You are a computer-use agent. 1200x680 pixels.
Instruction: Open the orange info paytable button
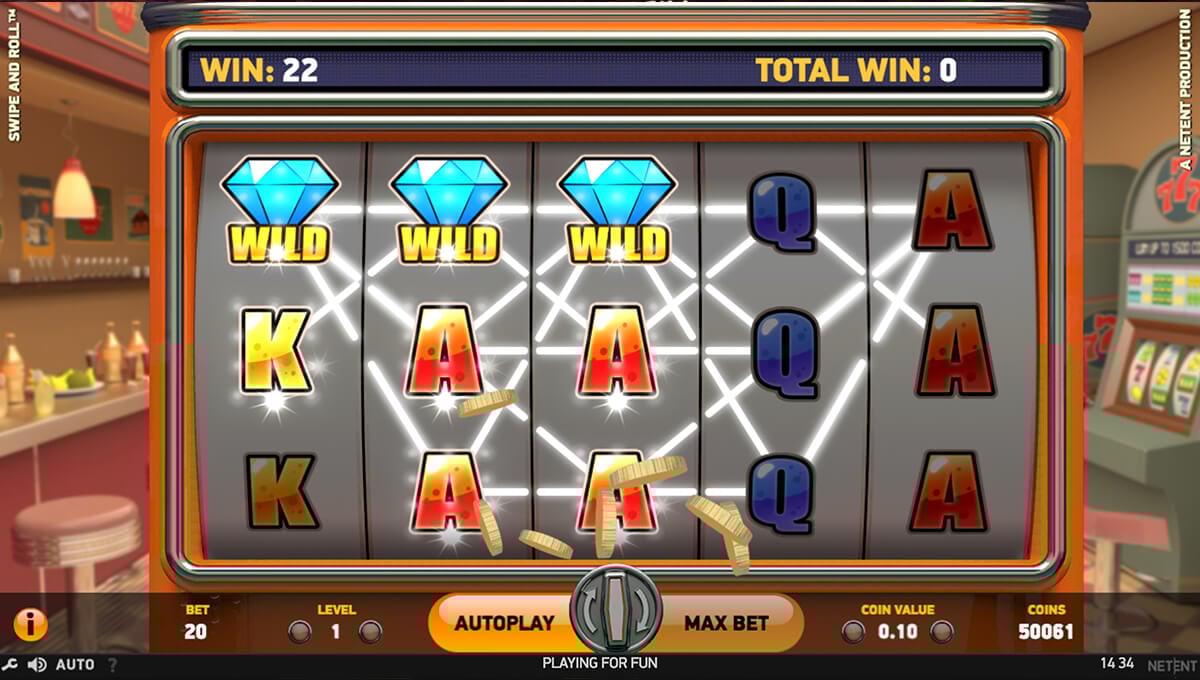click(30, 625)
